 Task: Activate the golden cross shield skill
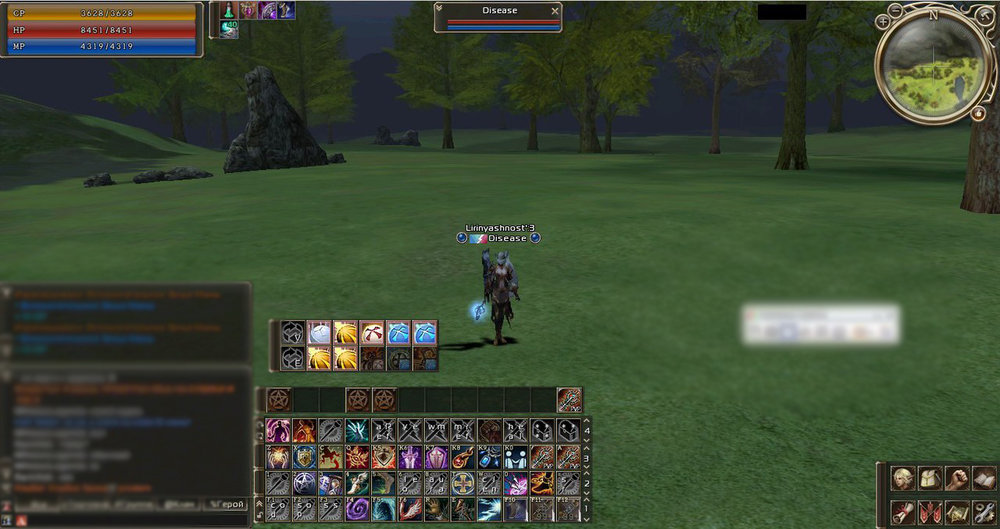[462, 484]
